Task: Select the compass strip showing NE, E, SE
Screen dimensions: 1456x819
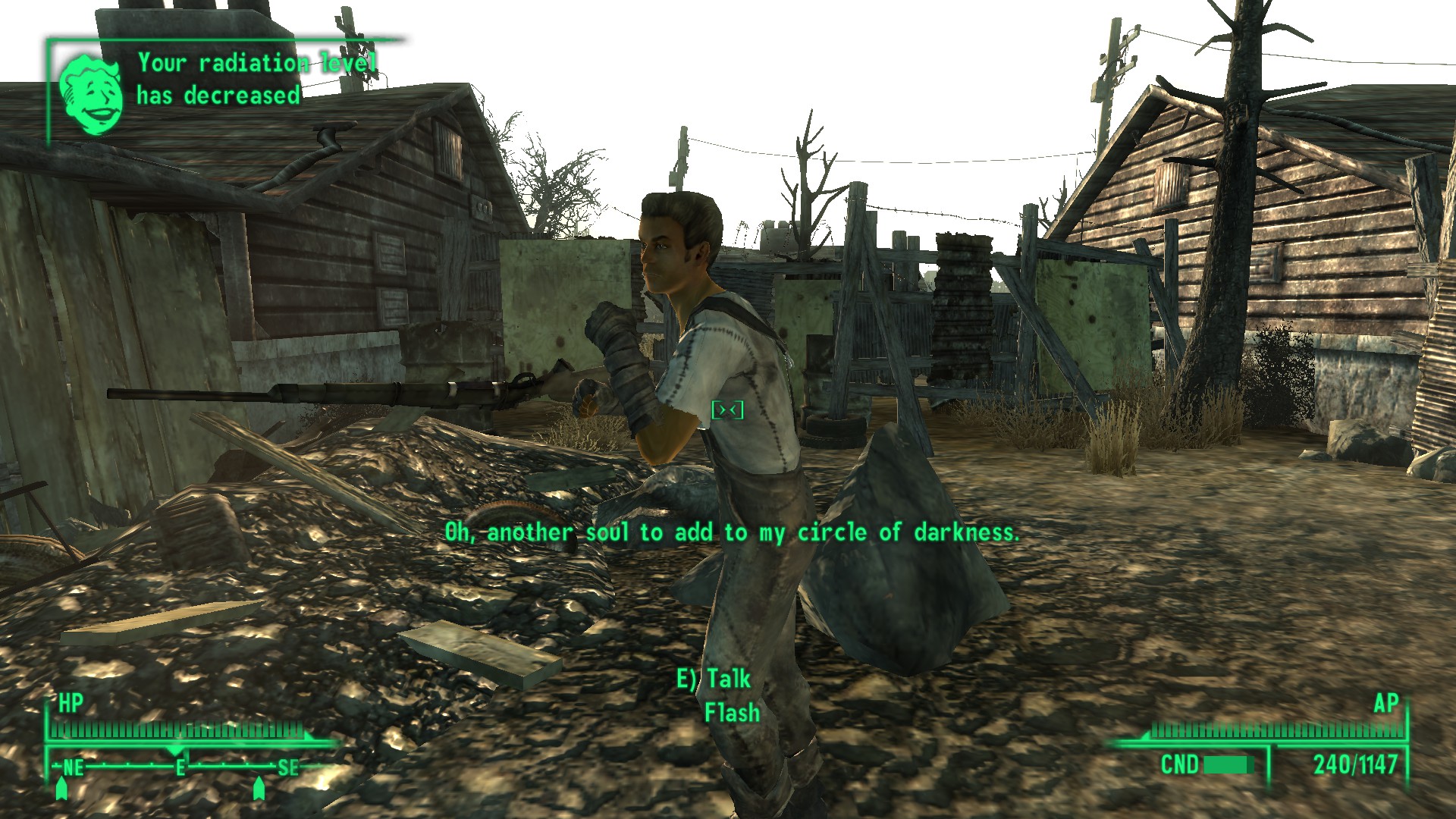Action: [x=180, y=767]
